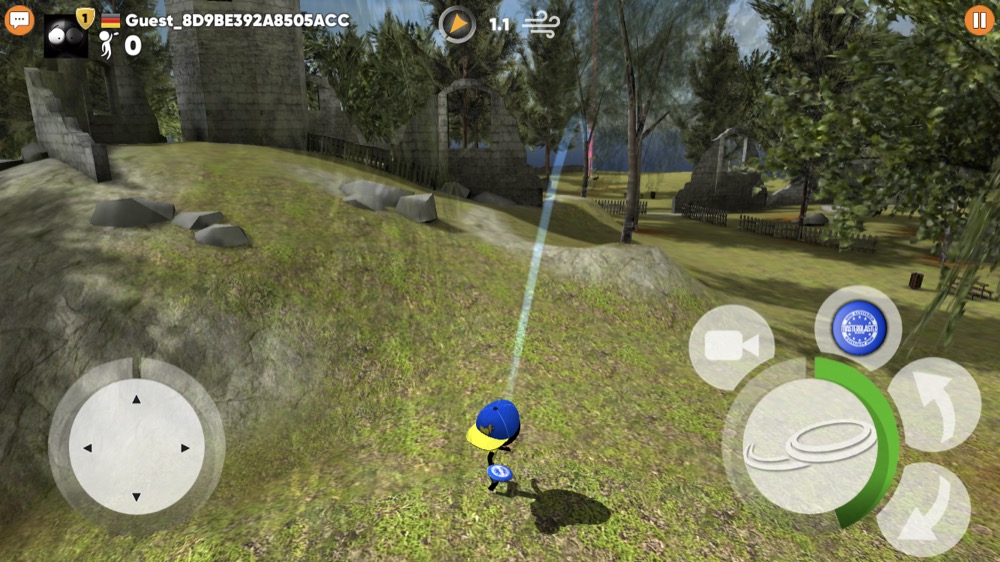Screen dimensions: 1000x562
Task: Tap the frisbee throw button
Action: coord(810,445)
